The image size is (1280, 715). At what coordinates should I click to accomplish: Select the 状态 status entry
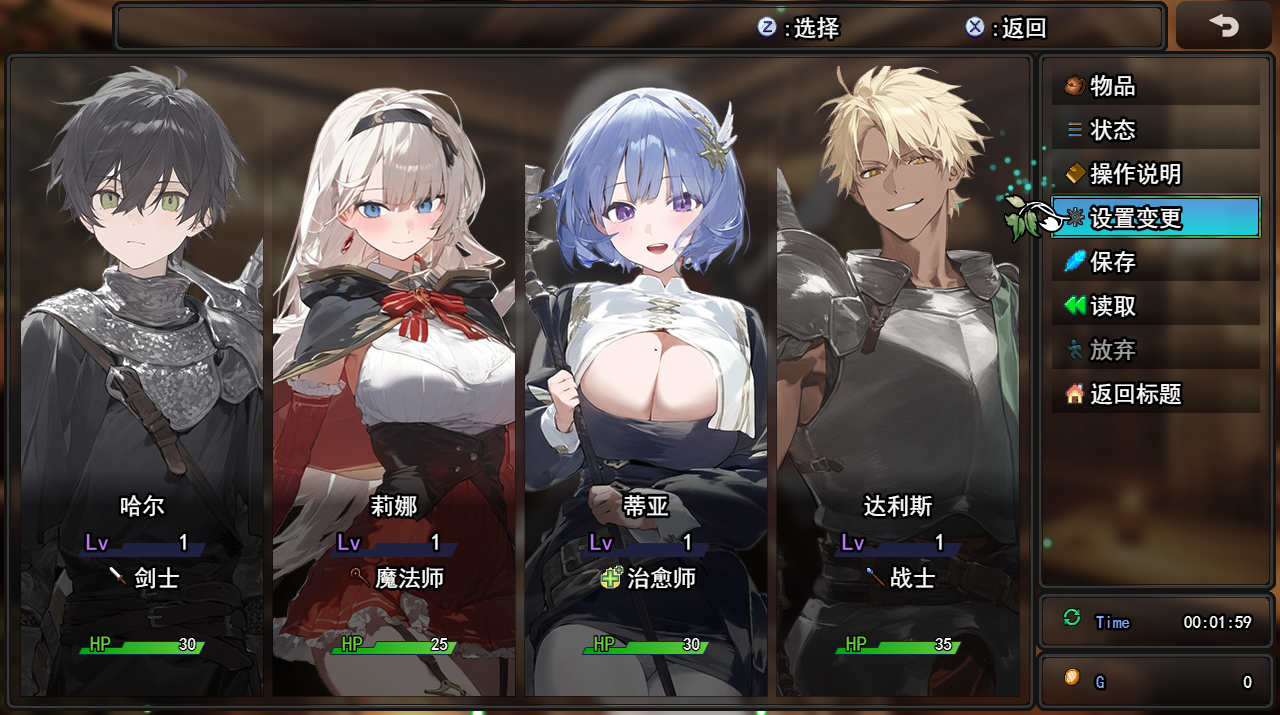click(x=1155, y=130)
